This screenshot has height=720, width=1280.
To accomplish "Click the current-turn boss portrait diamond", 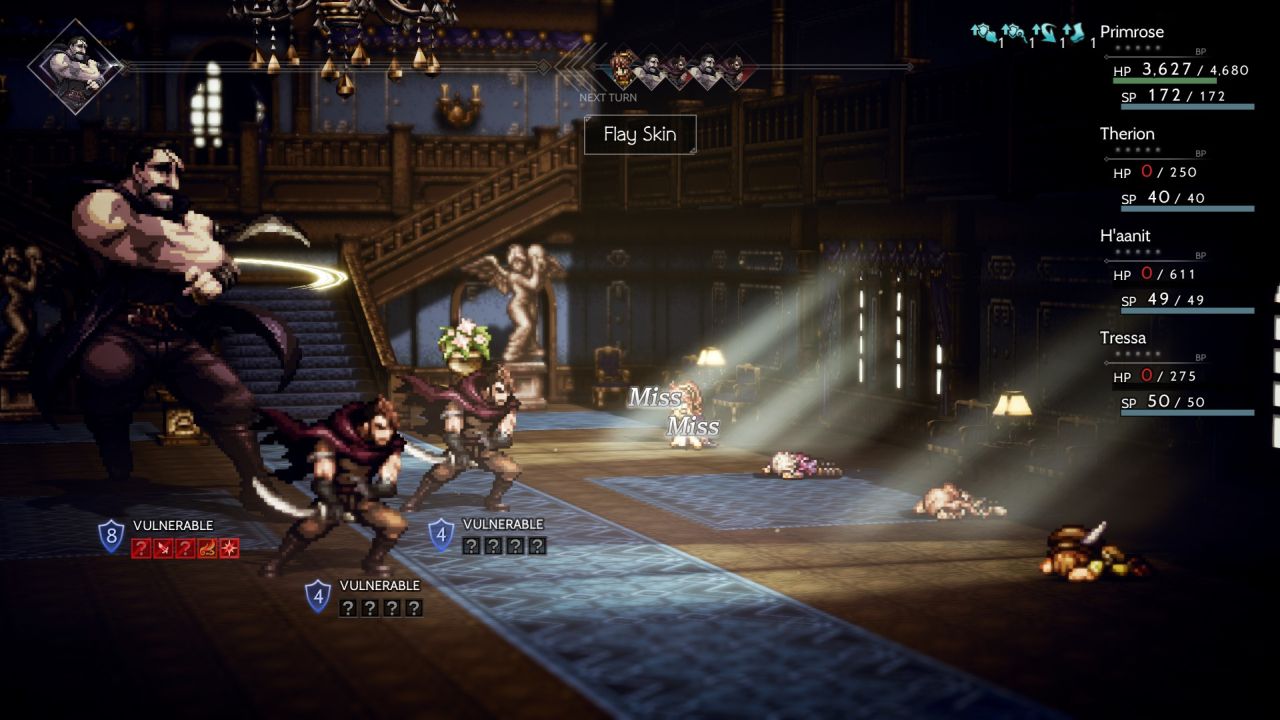I will click(x=75, y=67).
